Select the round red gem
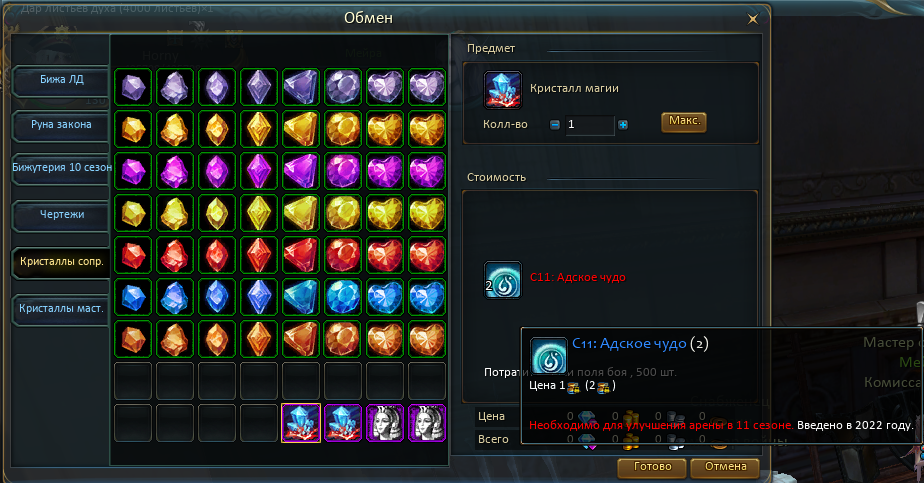 point(343,254)
